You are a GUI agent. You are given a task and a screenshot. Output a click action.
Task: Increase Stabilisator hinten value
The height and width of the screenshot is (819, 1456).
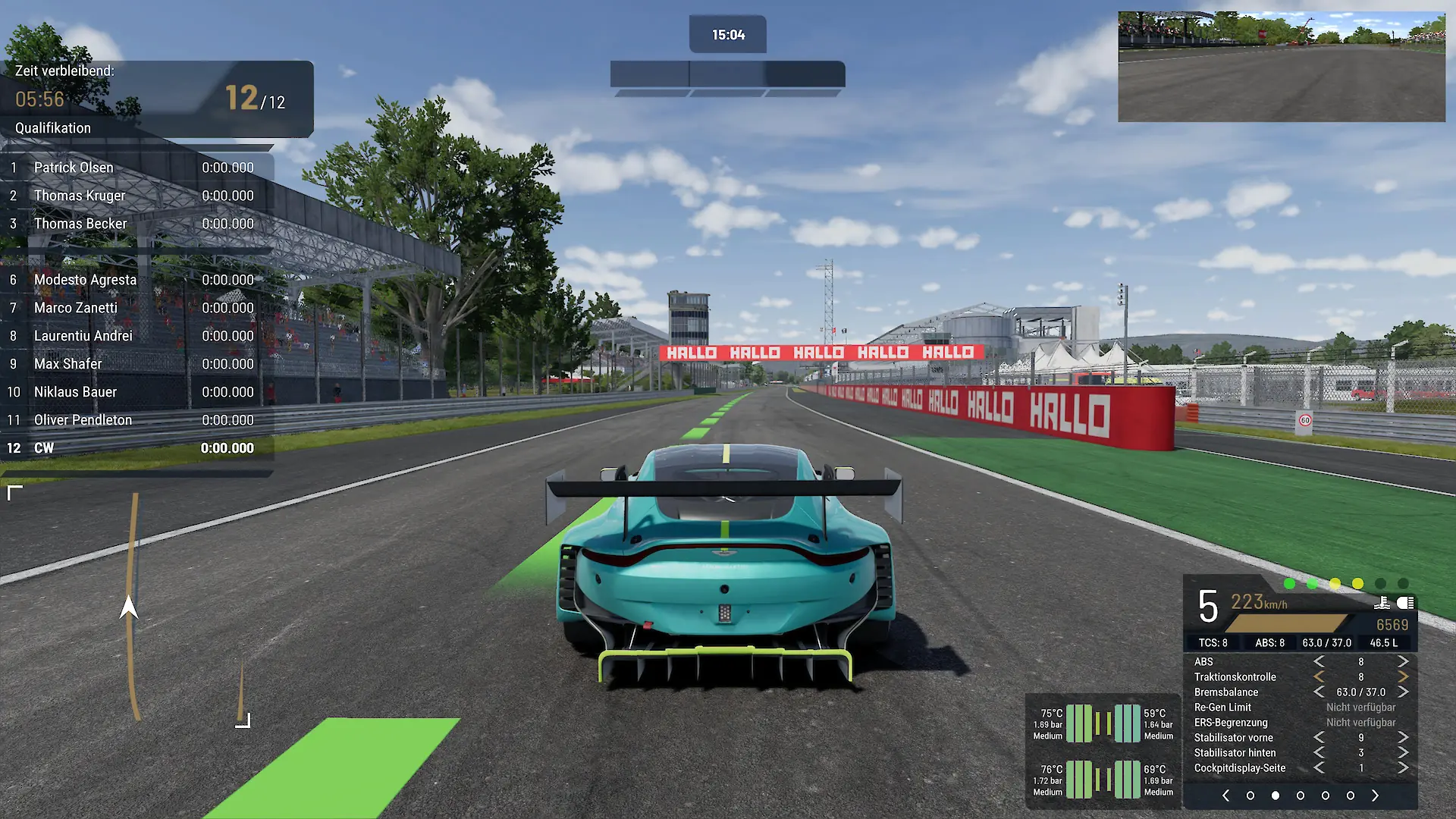[1403, 753]
